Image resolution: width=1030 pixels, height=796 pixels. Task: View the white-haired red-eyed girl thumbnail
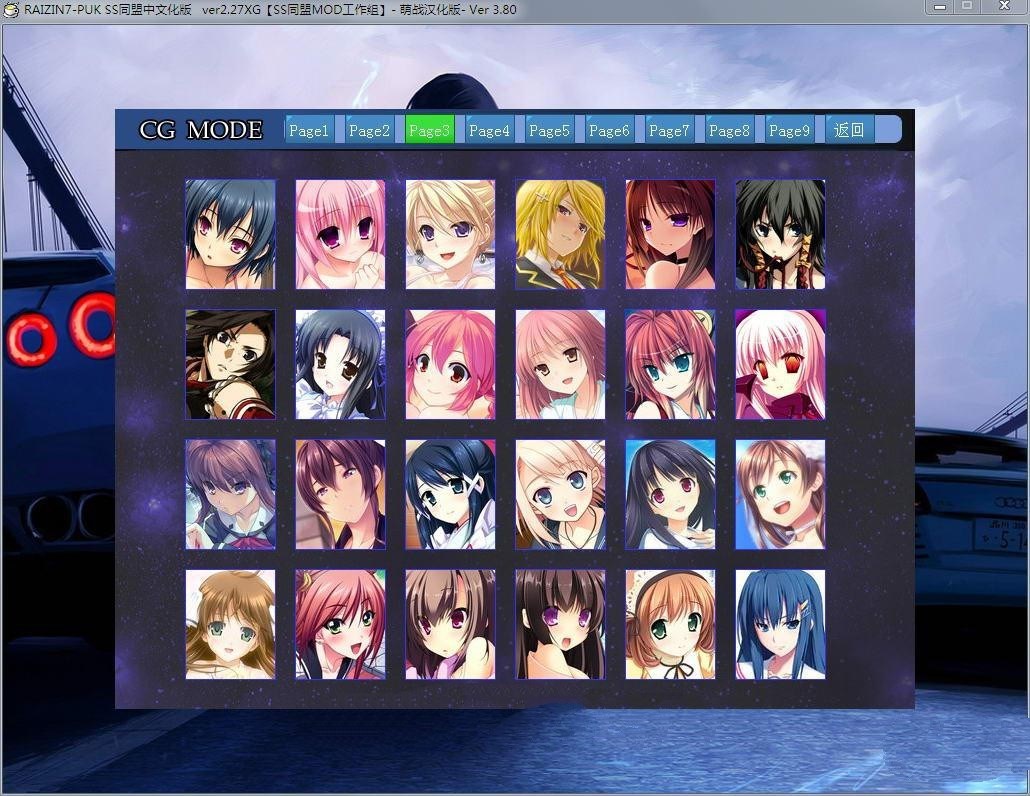click(780, 364)
